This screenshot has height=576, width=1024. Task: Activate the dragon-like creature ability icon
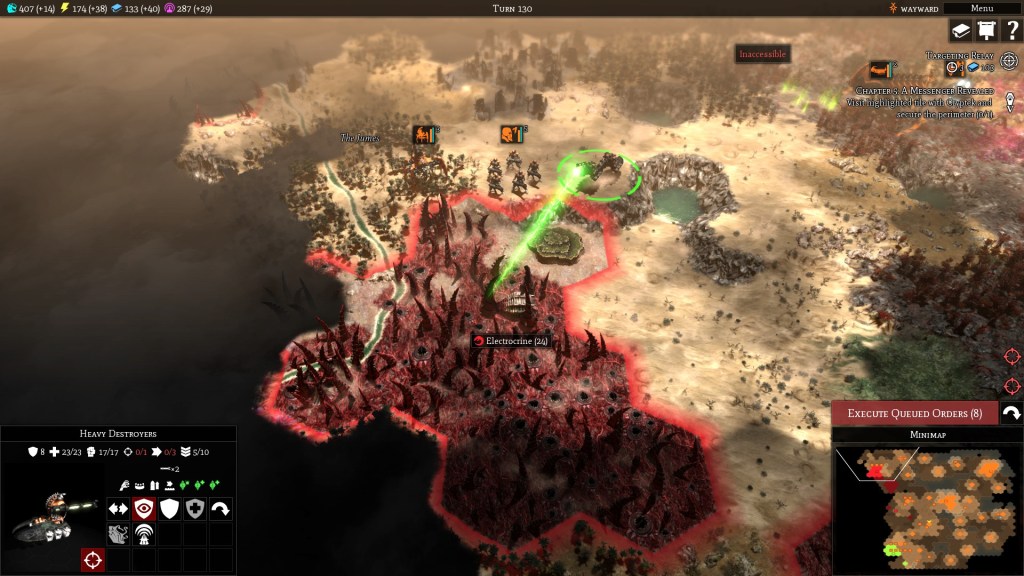coord(119,534)
